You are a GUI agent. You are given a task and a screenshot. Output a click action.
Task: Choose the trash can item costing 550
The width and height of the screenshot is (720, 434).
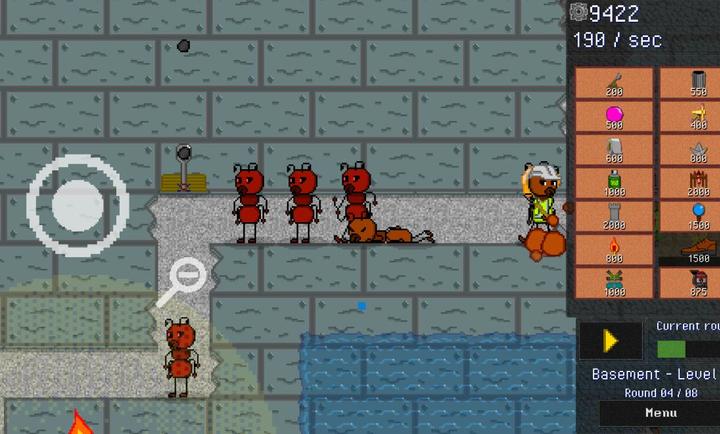[696, 83]
